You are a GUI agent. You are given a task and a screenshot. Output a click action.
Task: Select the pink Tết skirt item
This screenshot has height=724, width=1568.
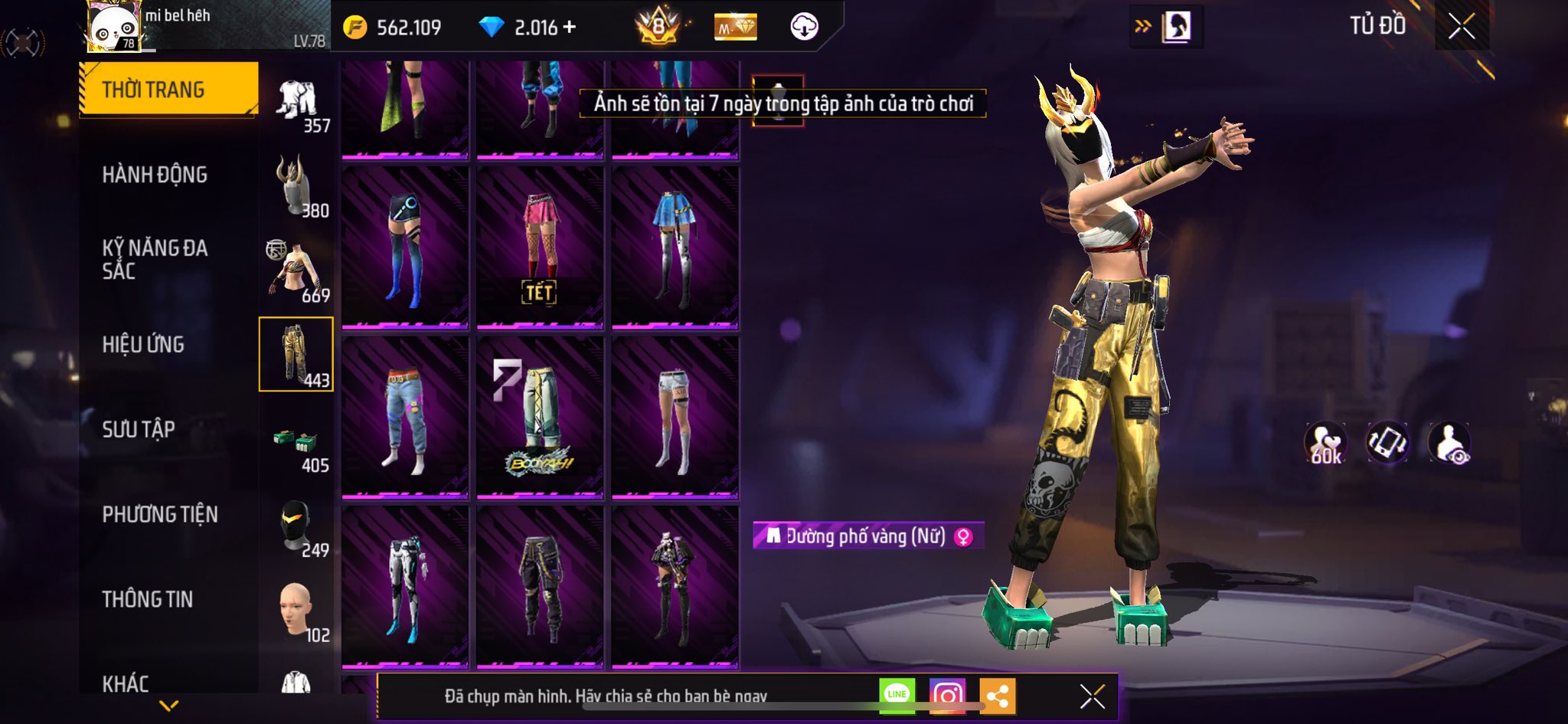540,248
